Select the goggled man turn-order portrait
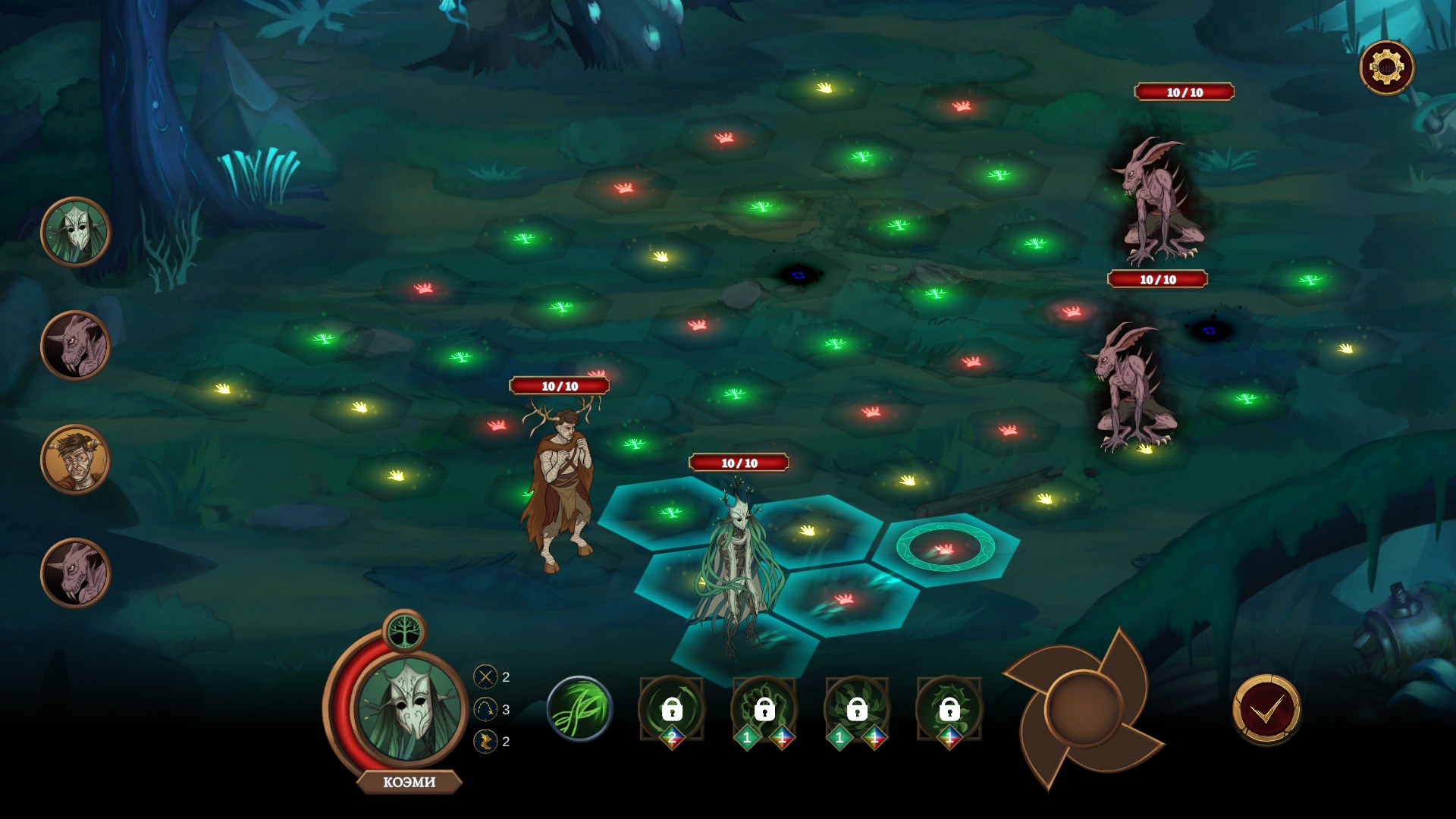Screen dimensions: 1456x819 point(76,460)
